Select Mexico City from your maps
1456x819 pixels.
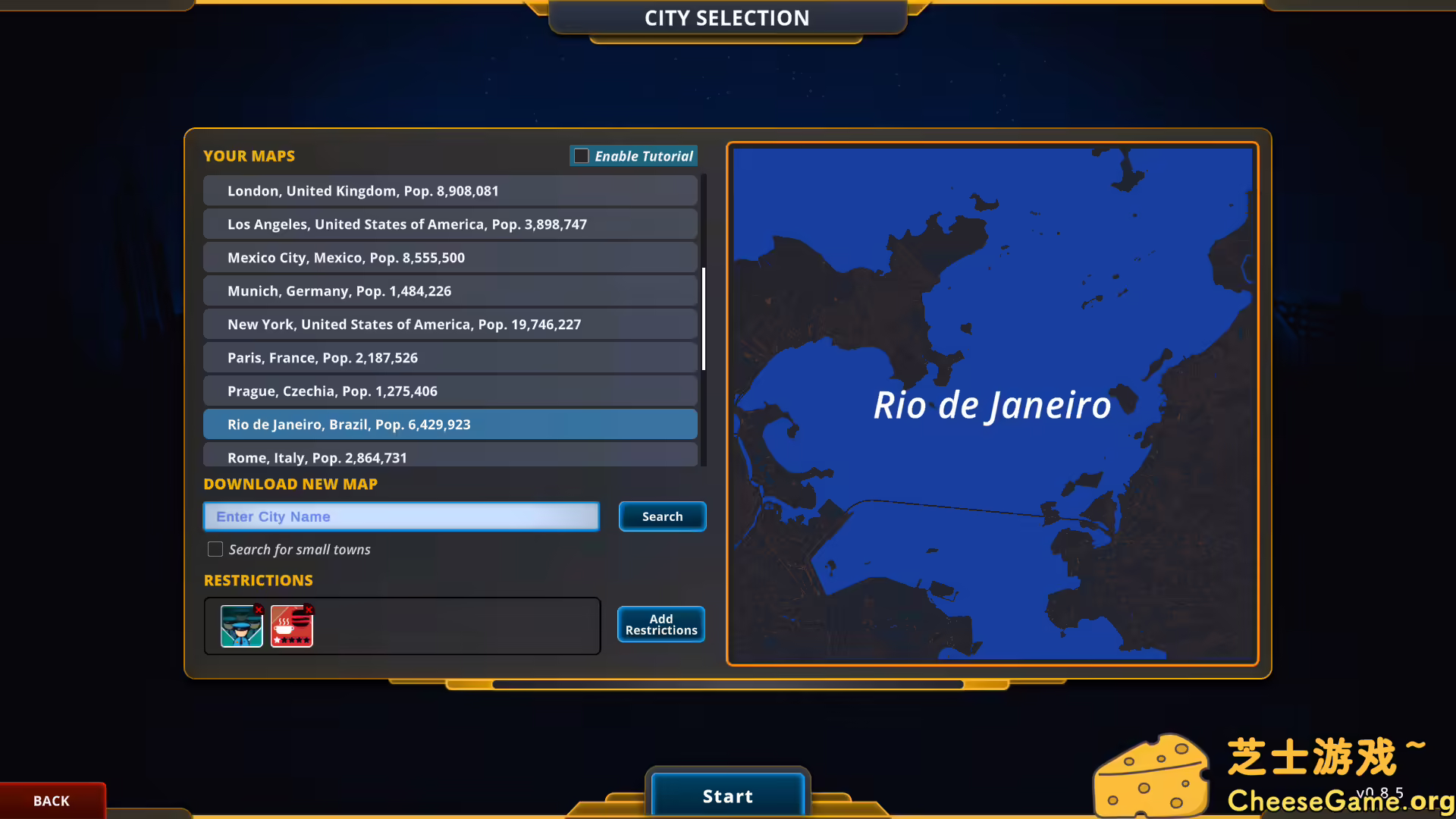(x=450, y=257)
